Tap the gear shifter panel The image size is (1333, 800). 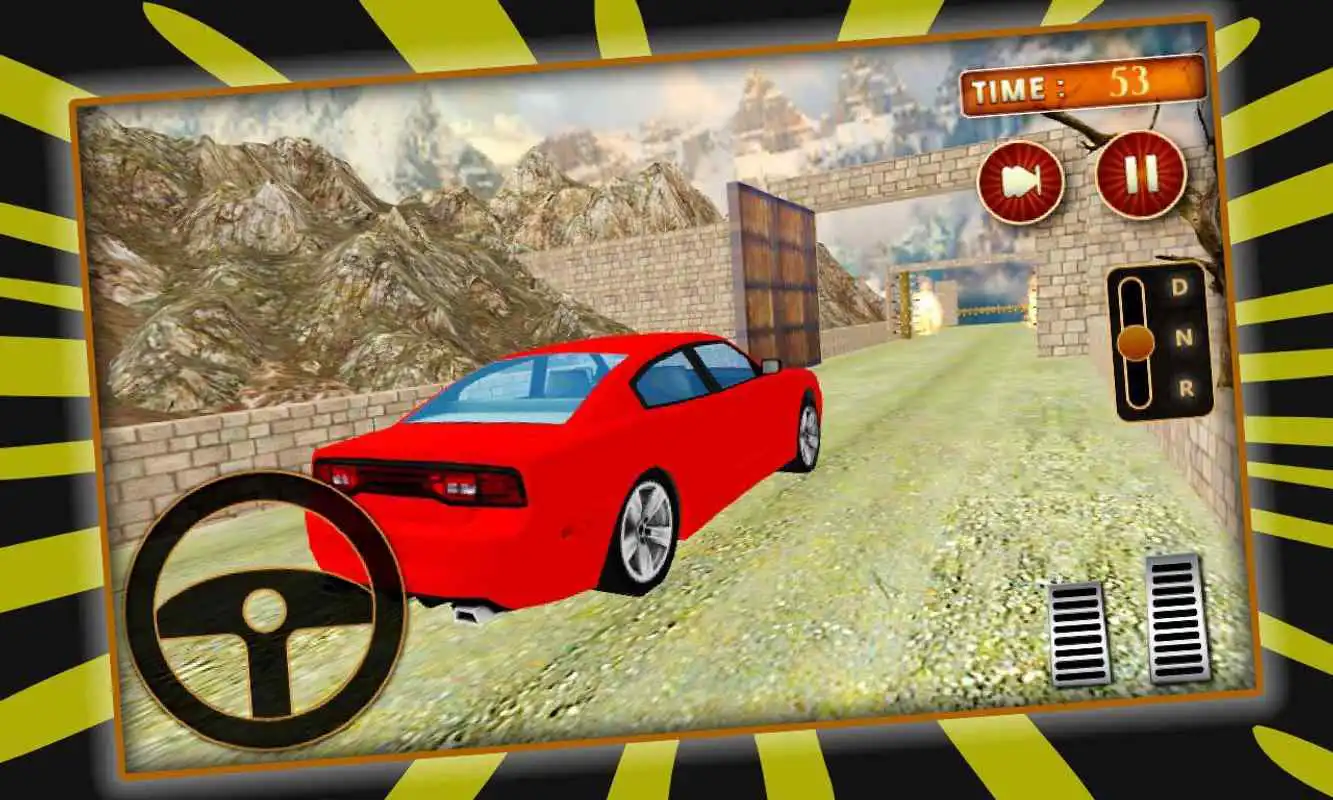(1160, 340)
